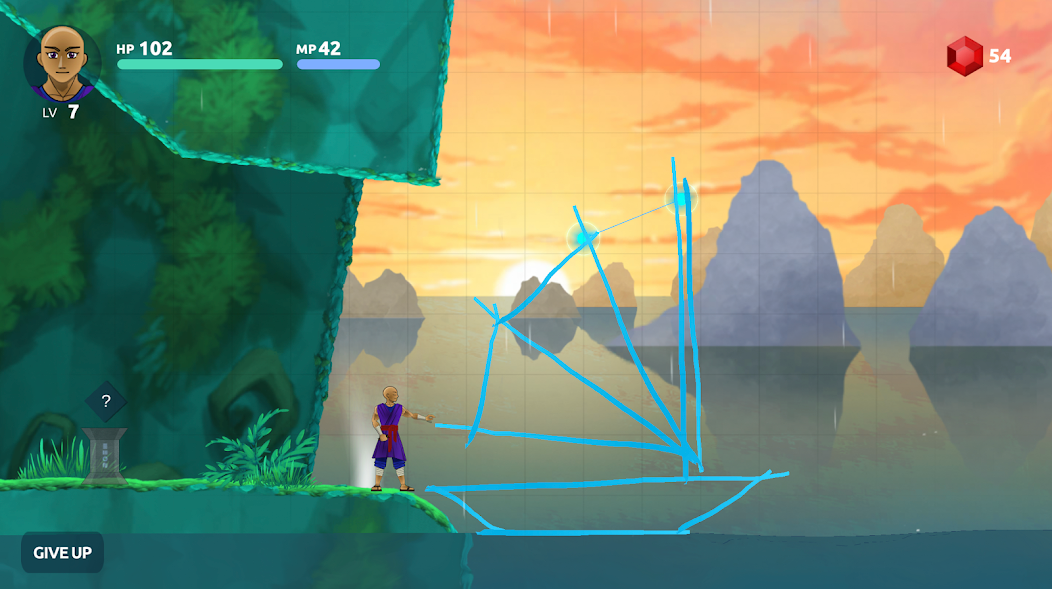Select the question mark hint marker
Image resolution: width=1052 pixels, height=589 pixels.
click(x=106, y=402)
